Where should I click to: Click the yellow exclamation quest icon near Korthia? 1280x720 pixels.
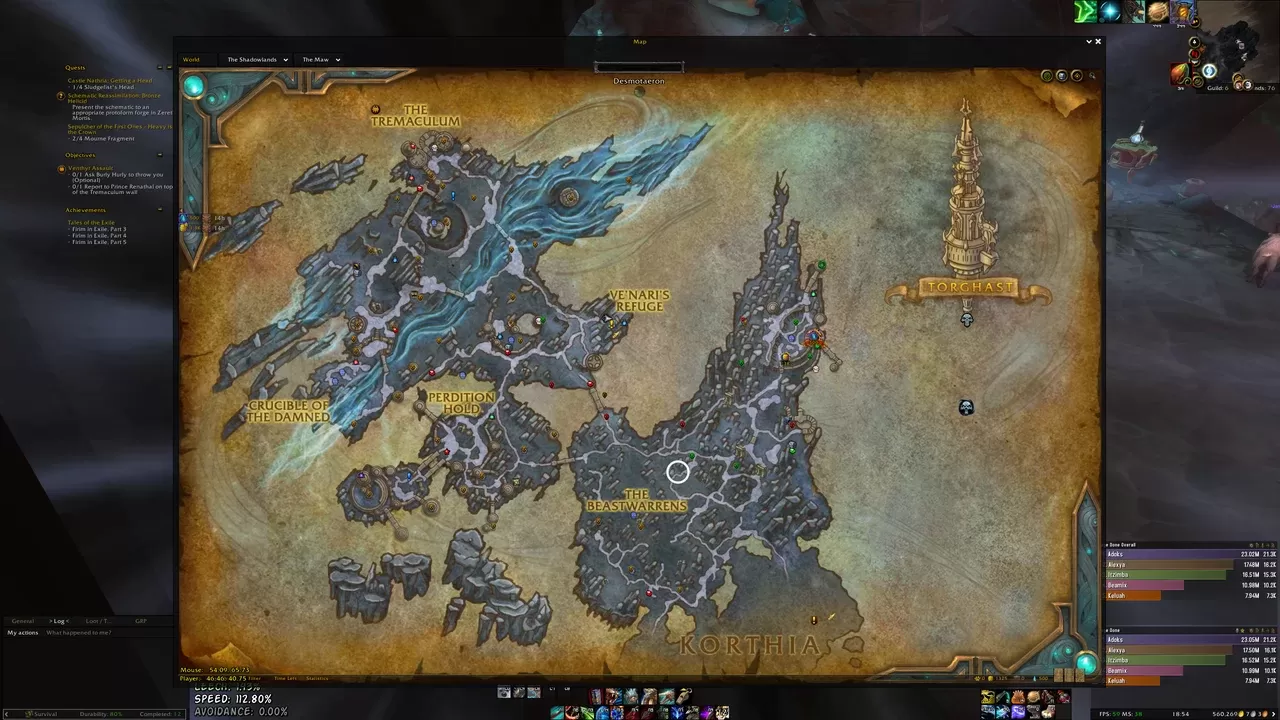pos(814,619)
